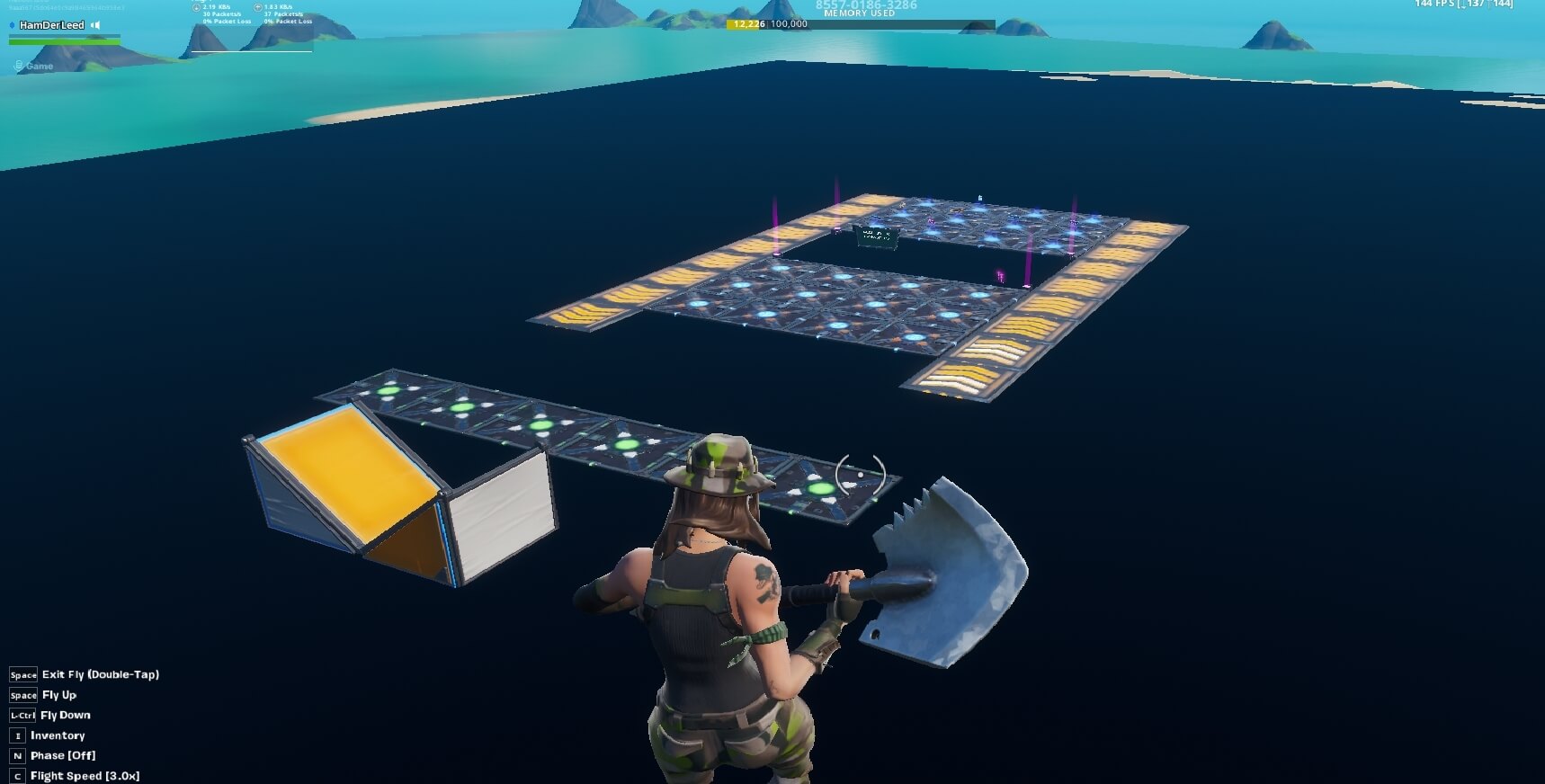
Task: Click the green health bar under the player name
Action: 63,41
